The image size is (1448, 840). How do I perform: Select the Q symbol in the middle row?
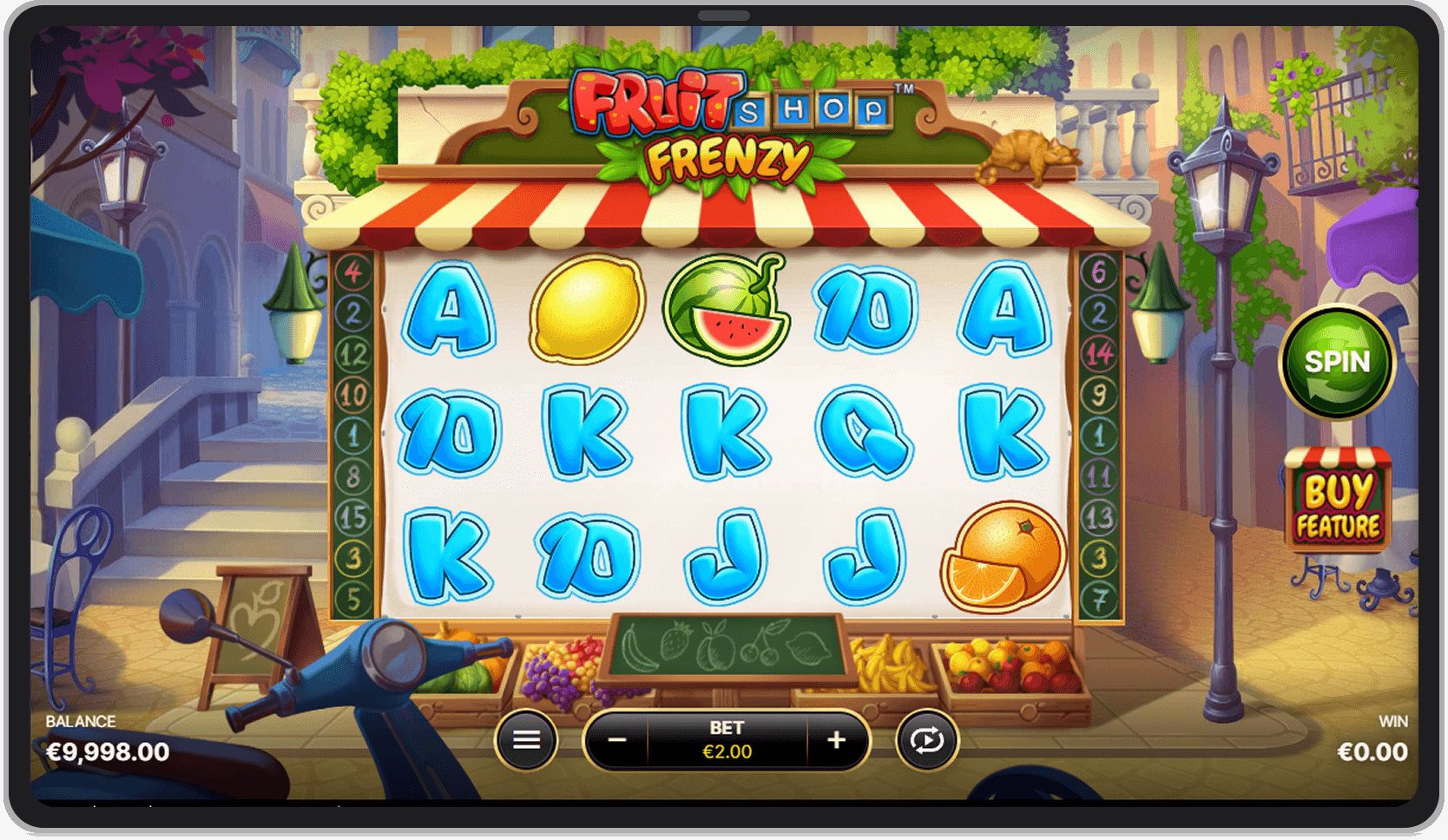(864, 431)
